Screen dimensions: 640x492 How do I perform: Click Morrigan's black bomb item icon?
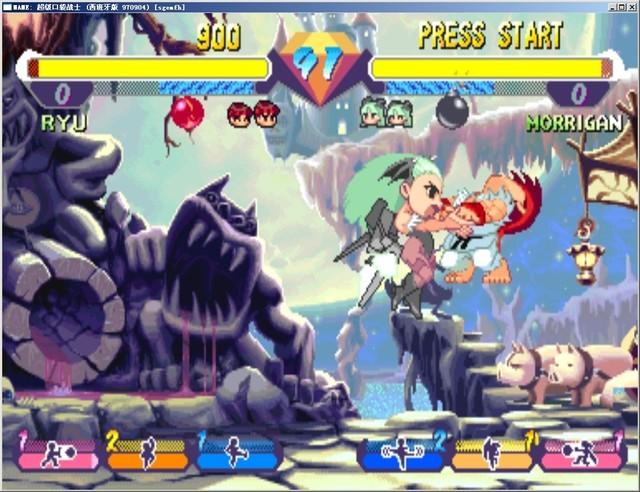[453, 110]
